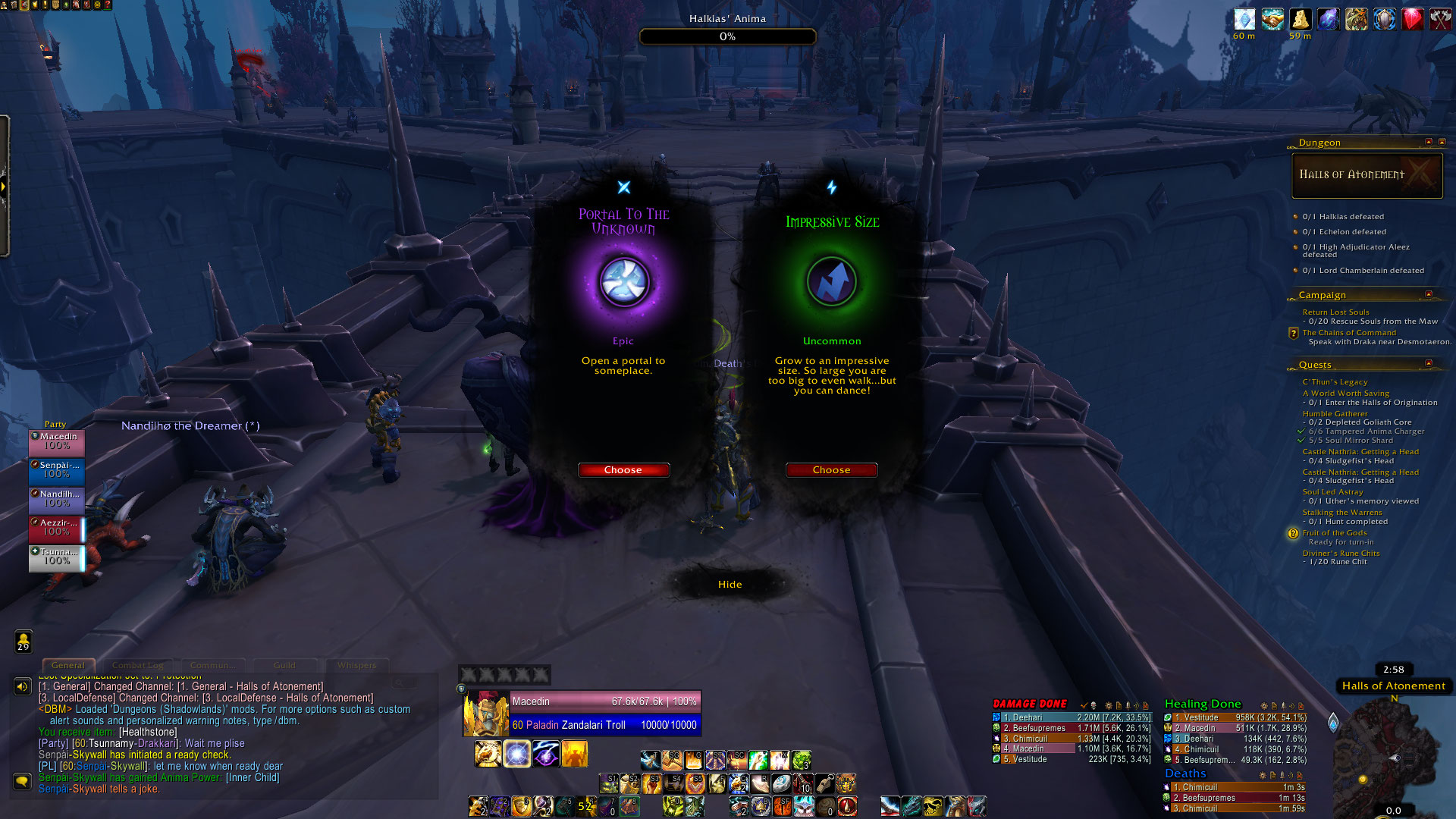Viewport: 1456px width, 819px height.
Task: Click the Halls of Atonement dungeon banner
Action: click(x=1367, y=175)
